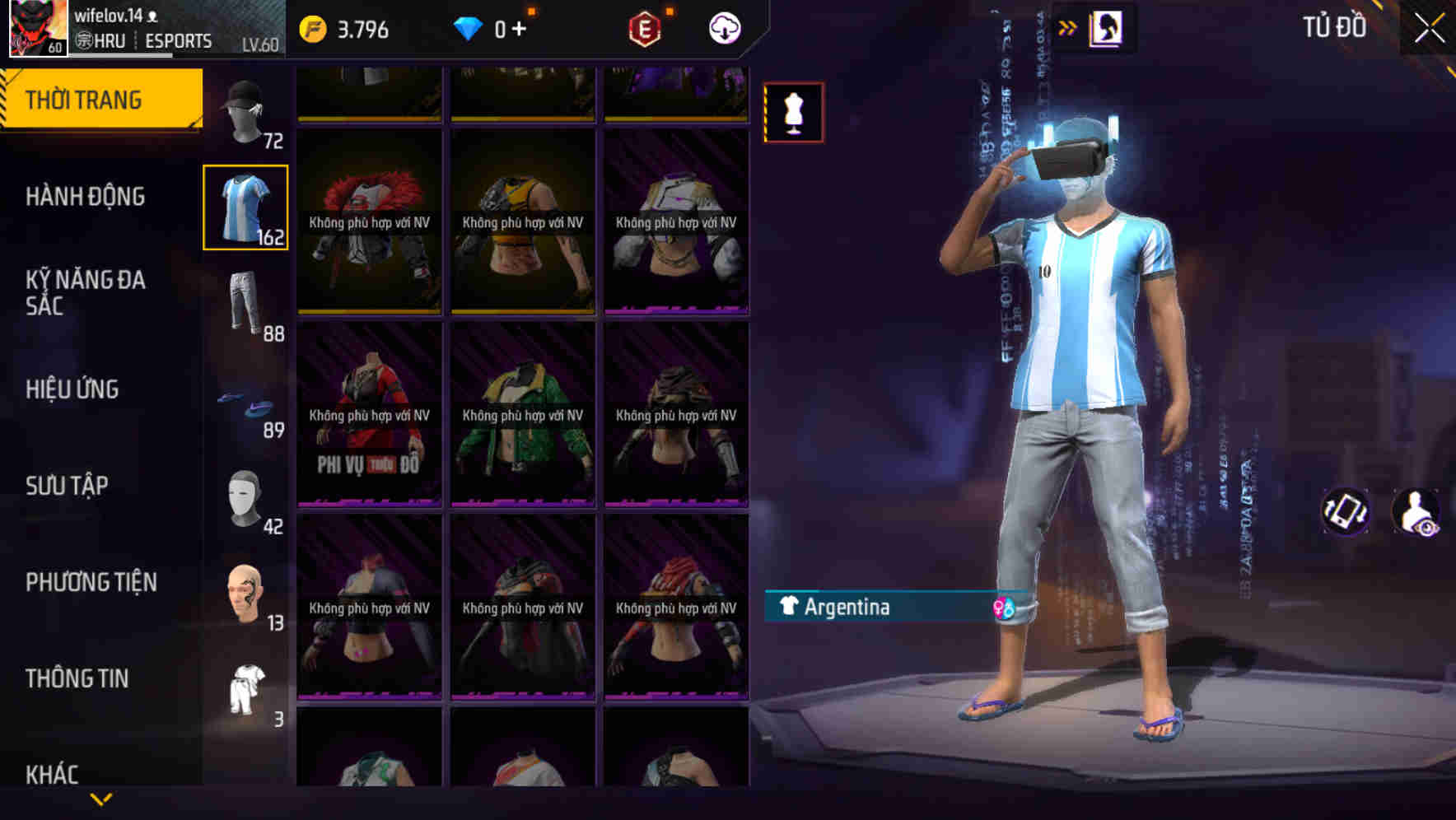Image resolution: width=1456 pixels, height=820 pixels.
Task: Select the rotate character icon
Action: [x=1346, y=514]
